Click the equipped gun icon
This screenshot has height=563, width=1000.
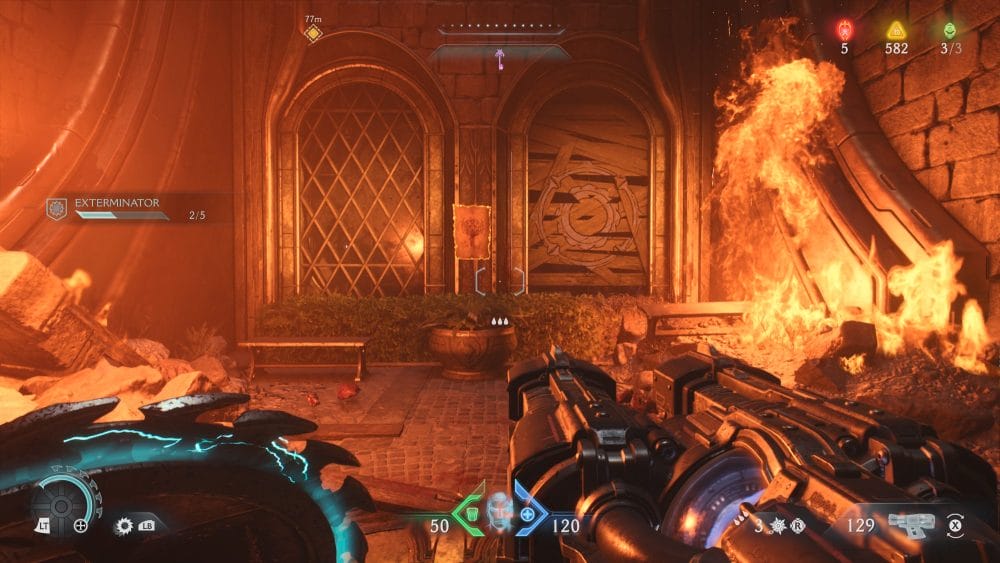[x=910, y=524]
